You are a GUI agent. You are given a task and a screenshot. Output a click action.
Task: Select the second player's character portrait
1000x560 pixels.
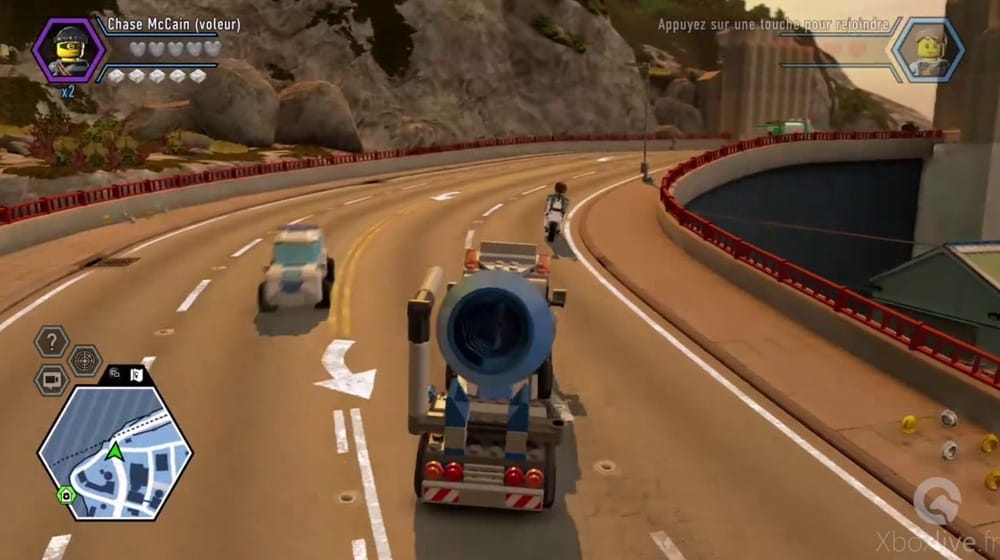tap(927, 50)
